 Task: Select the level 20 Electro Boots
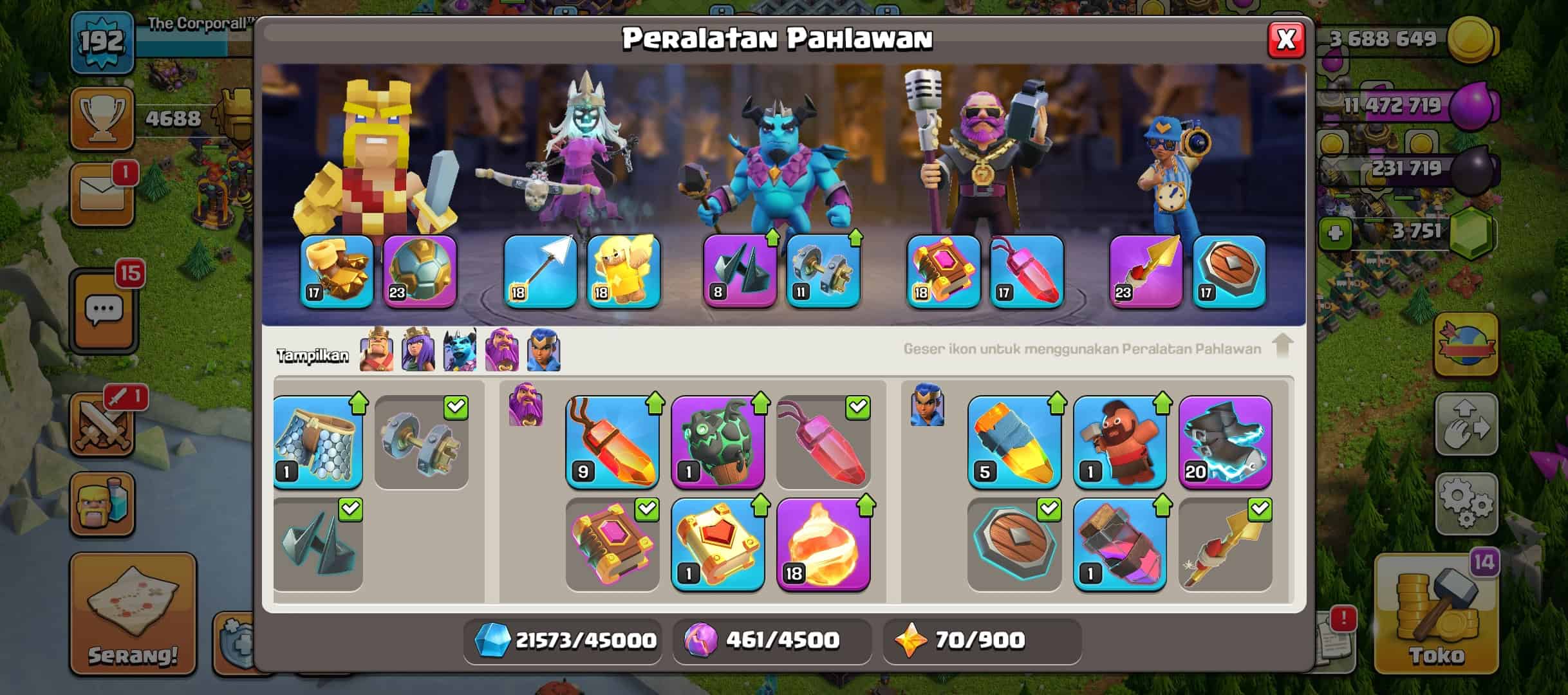point(1225,441)
